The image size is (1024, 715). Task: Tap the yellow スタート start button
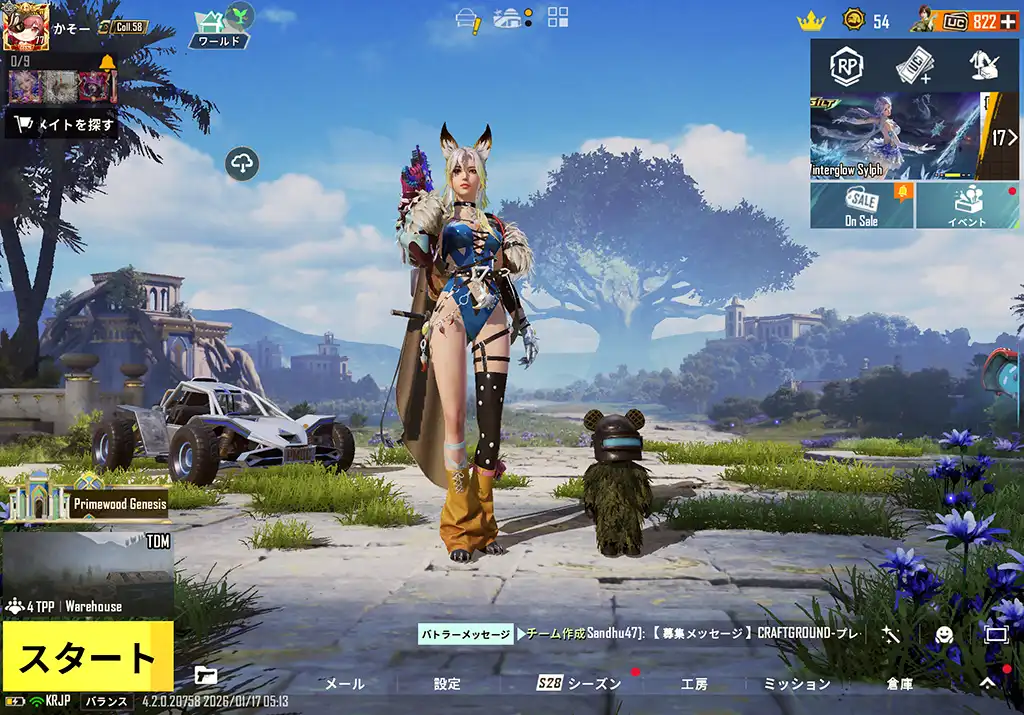pyautogui.click(x=87, y=656)
